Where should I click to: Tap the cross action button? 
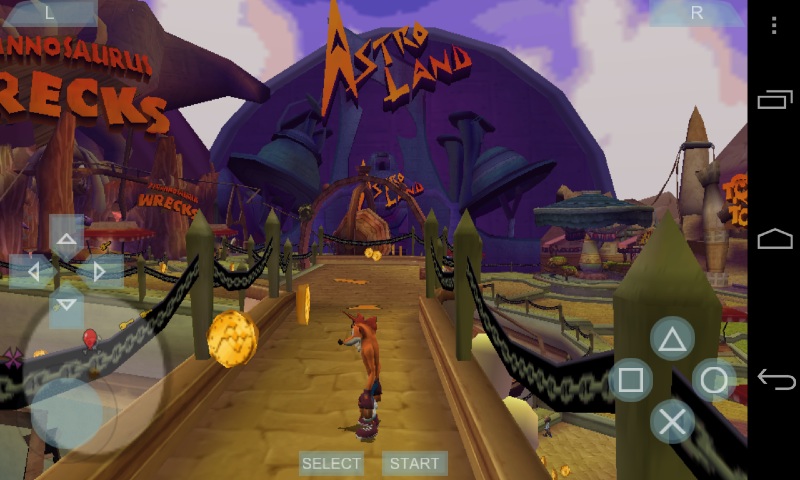pyautogui.click(x=672, y=421)
